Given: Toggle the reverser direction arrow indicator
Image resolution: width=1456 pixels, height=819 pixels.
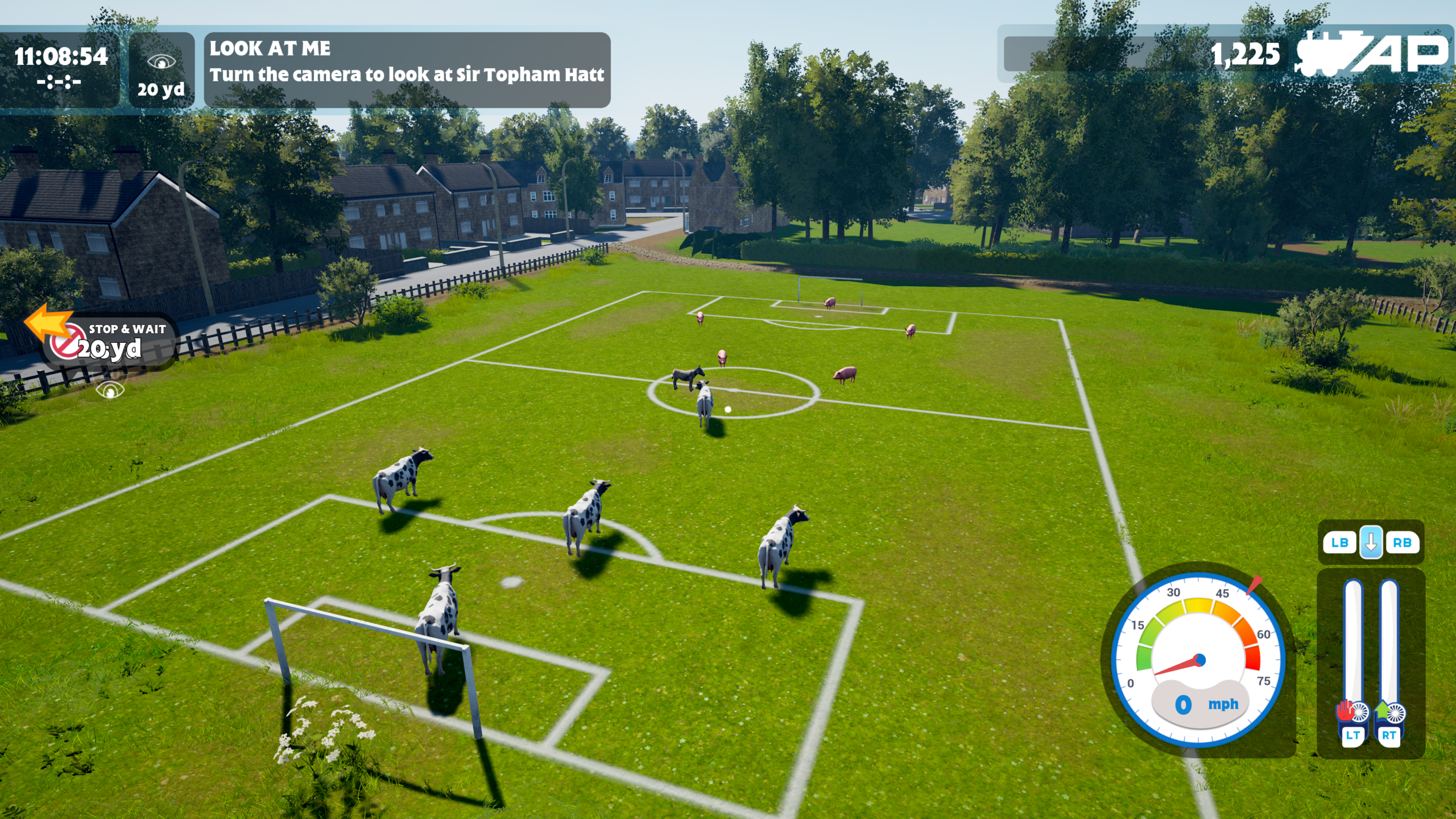Looking at the screenshot, I should [1371, 542].
